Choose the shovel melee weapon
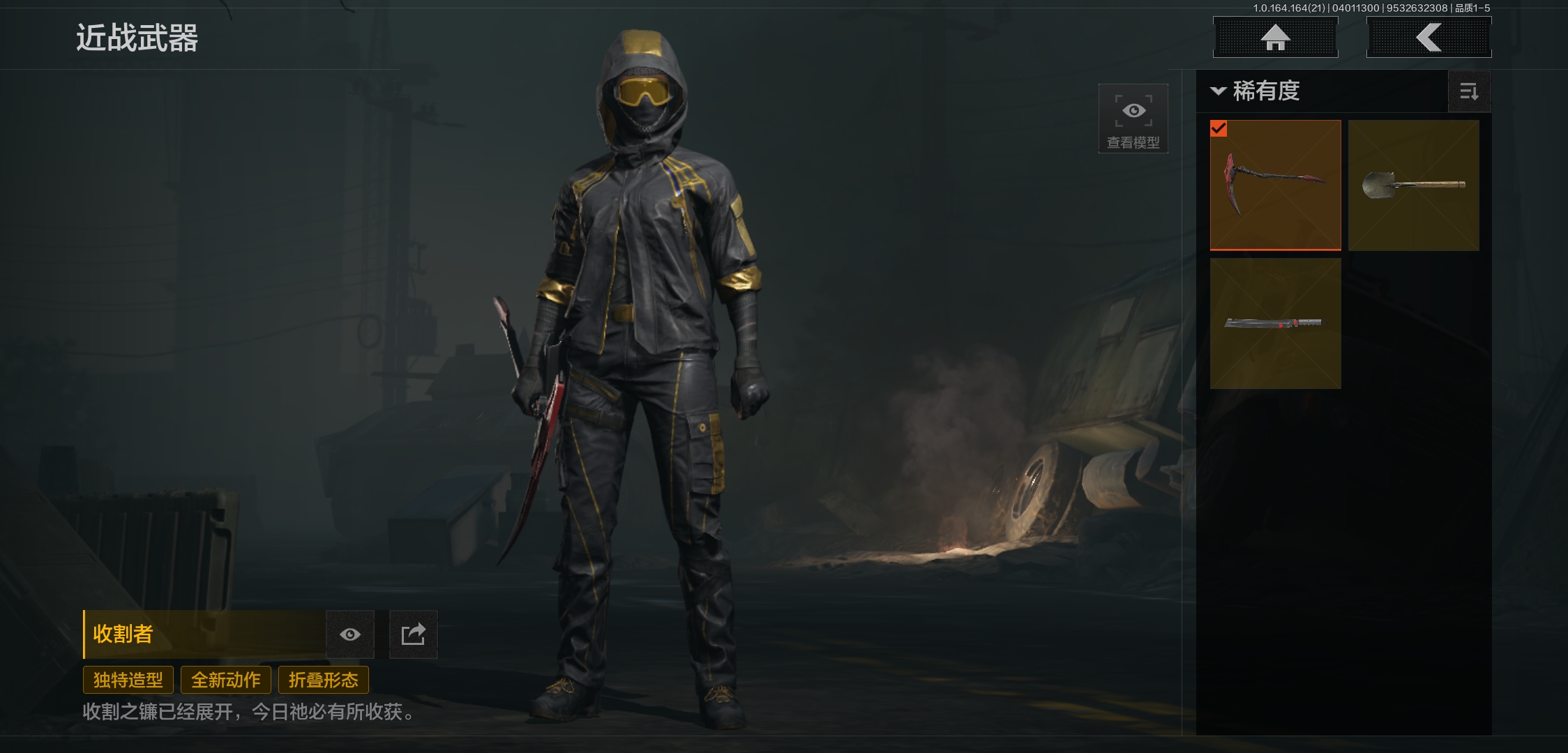 1413,185
